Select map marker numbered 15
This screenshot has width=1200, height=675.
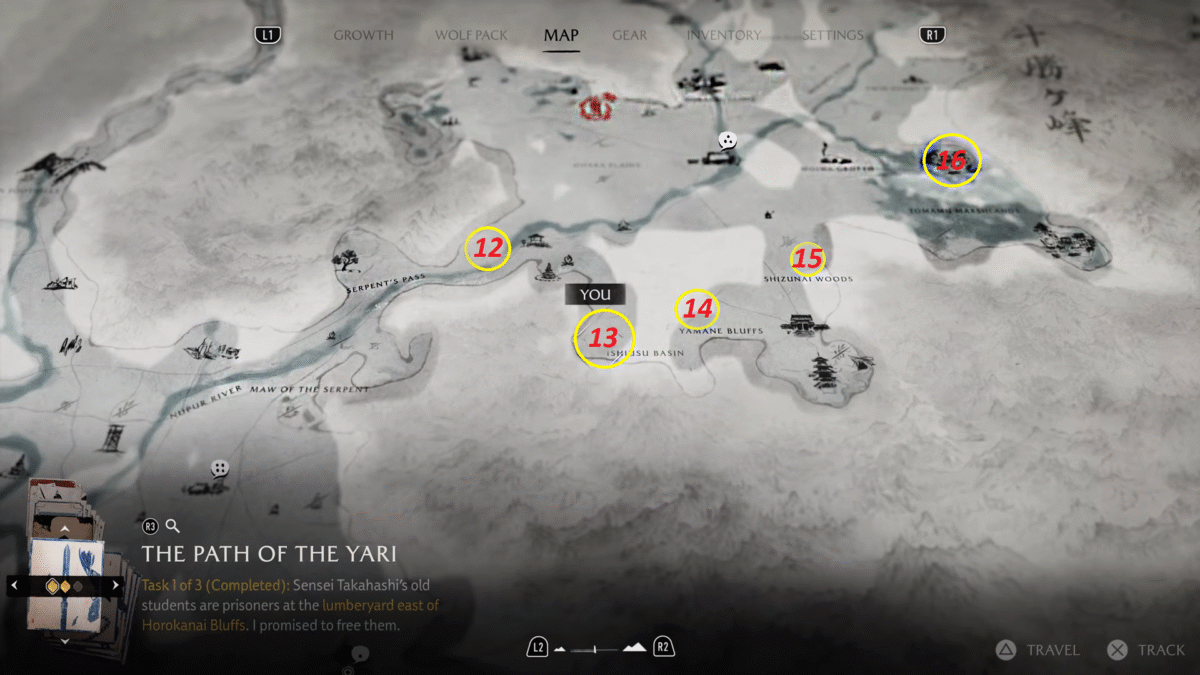point(807,259)
